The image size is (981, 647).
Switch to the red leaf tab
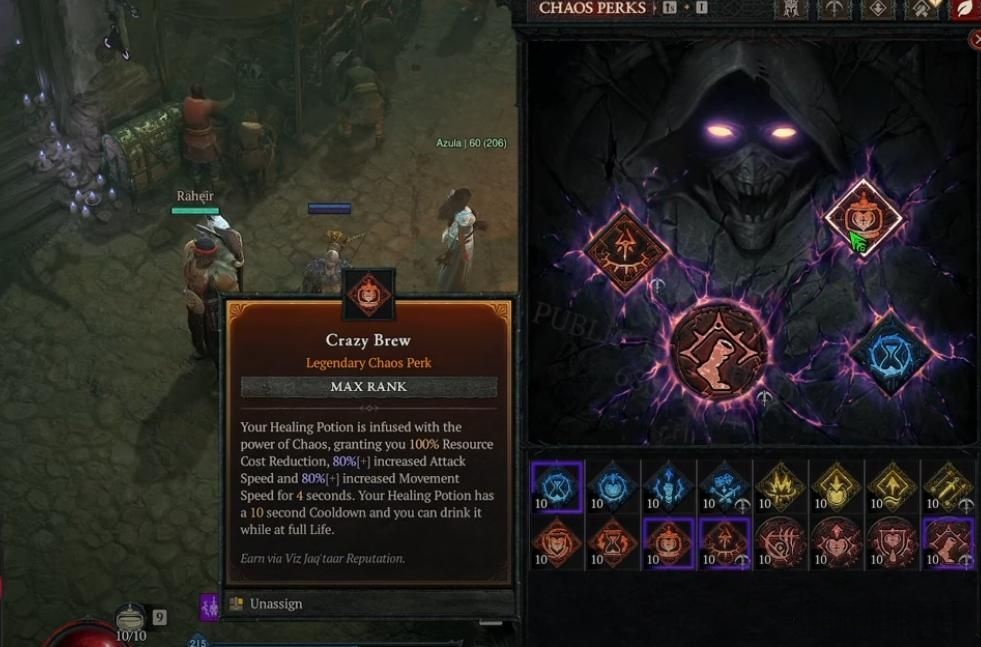point(965,9)
